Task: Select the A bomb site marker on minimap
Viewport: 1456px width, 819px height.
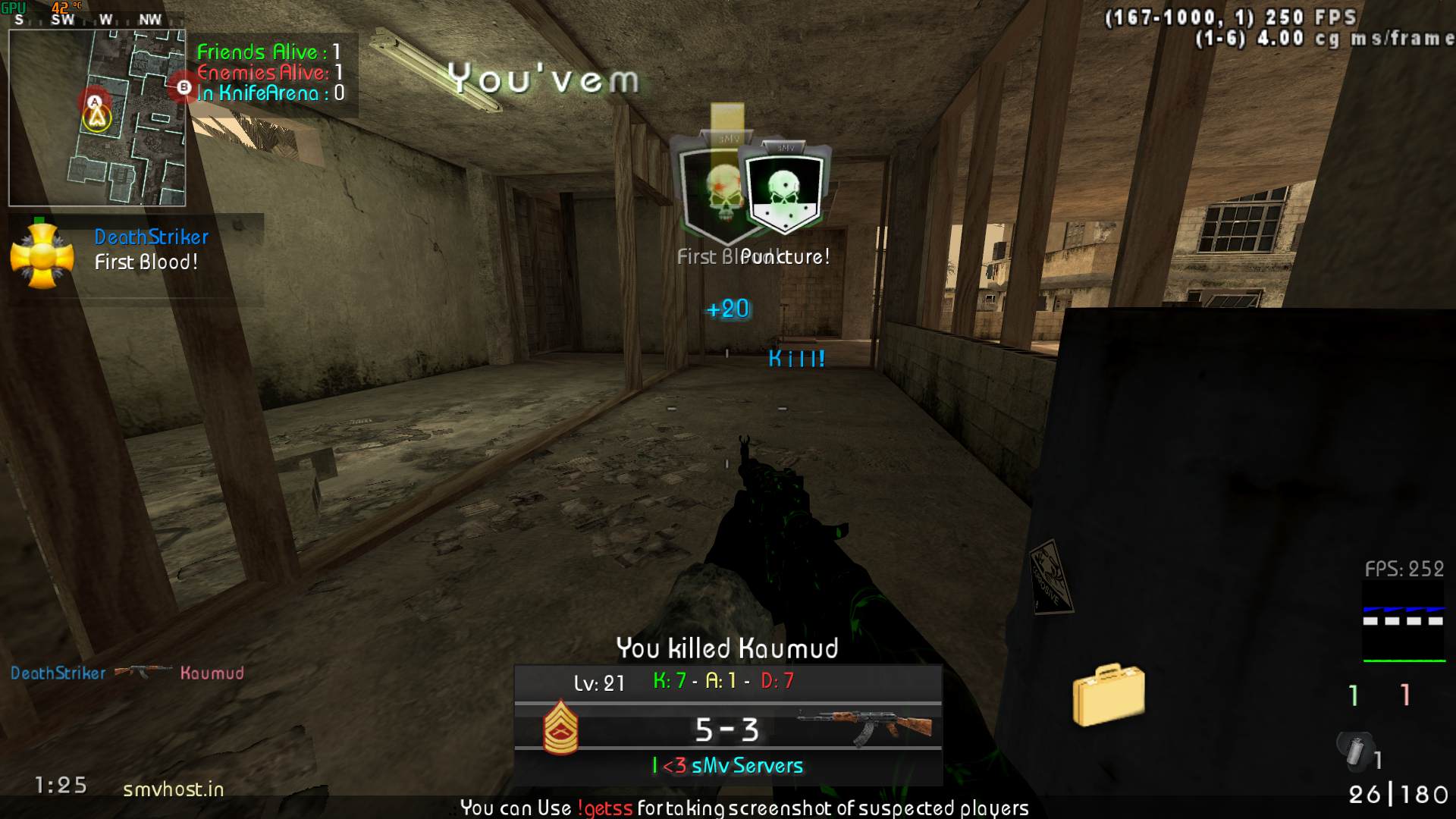Action: point(94,102)
